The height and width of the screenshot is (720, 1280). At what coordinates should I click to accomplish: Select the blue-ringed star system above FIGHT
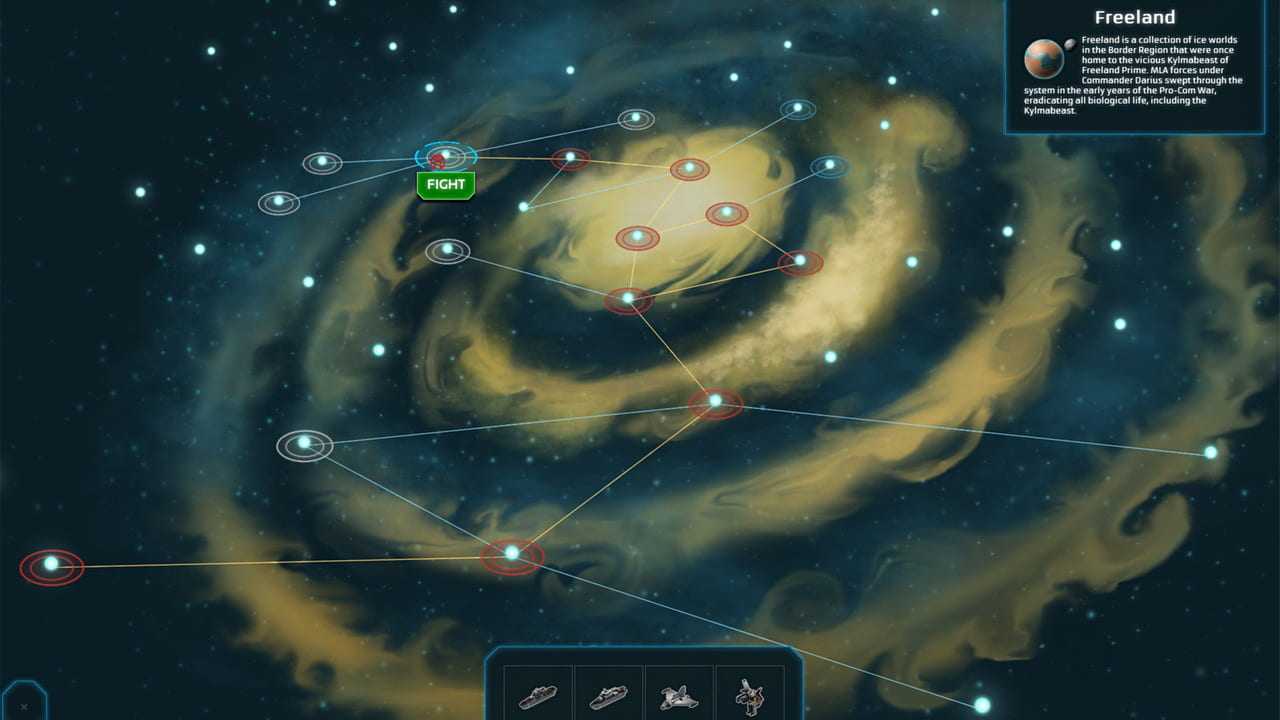pyautogui.click(x=446, y=155)
